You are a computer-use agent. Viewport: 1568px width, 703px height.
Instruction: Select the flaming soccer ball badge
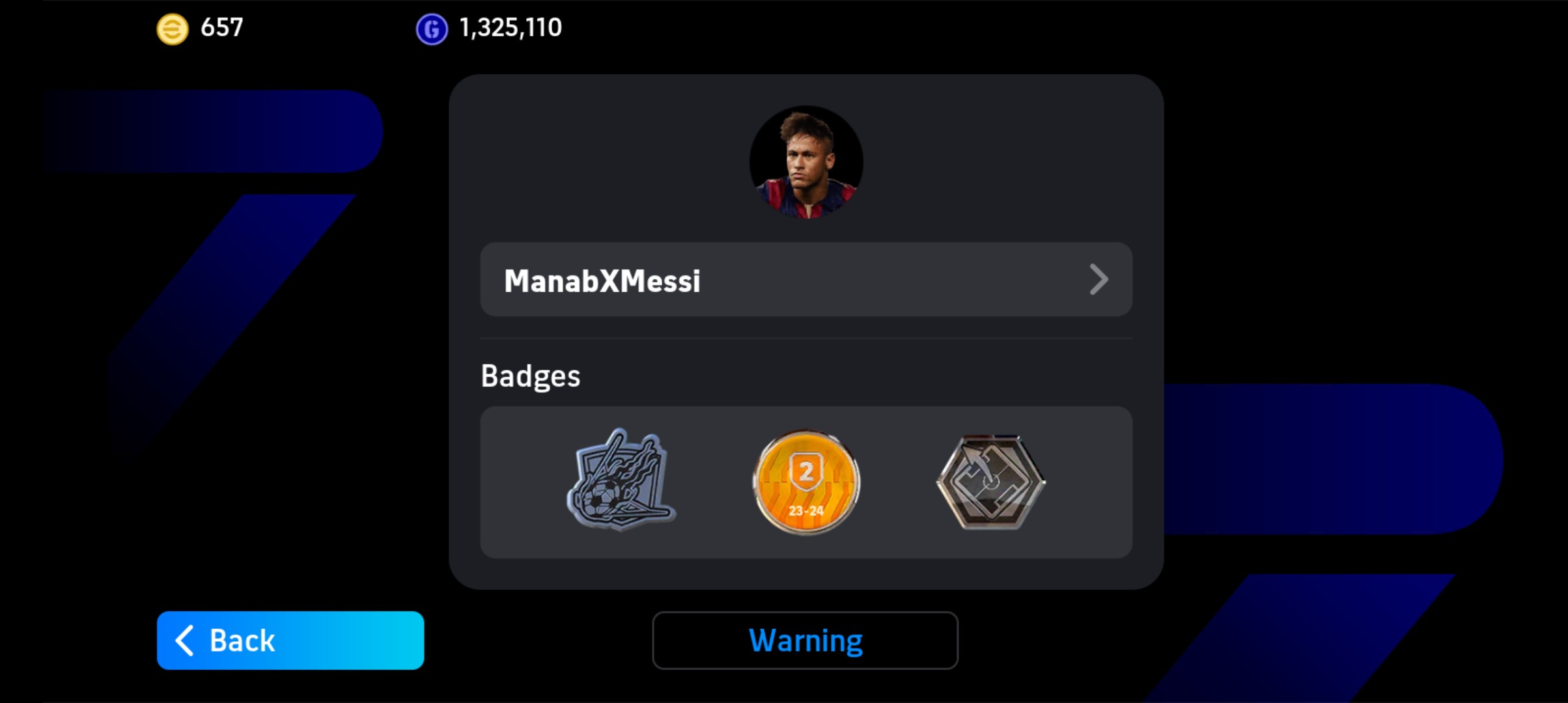pyautogui.click(x=621, y=481)
